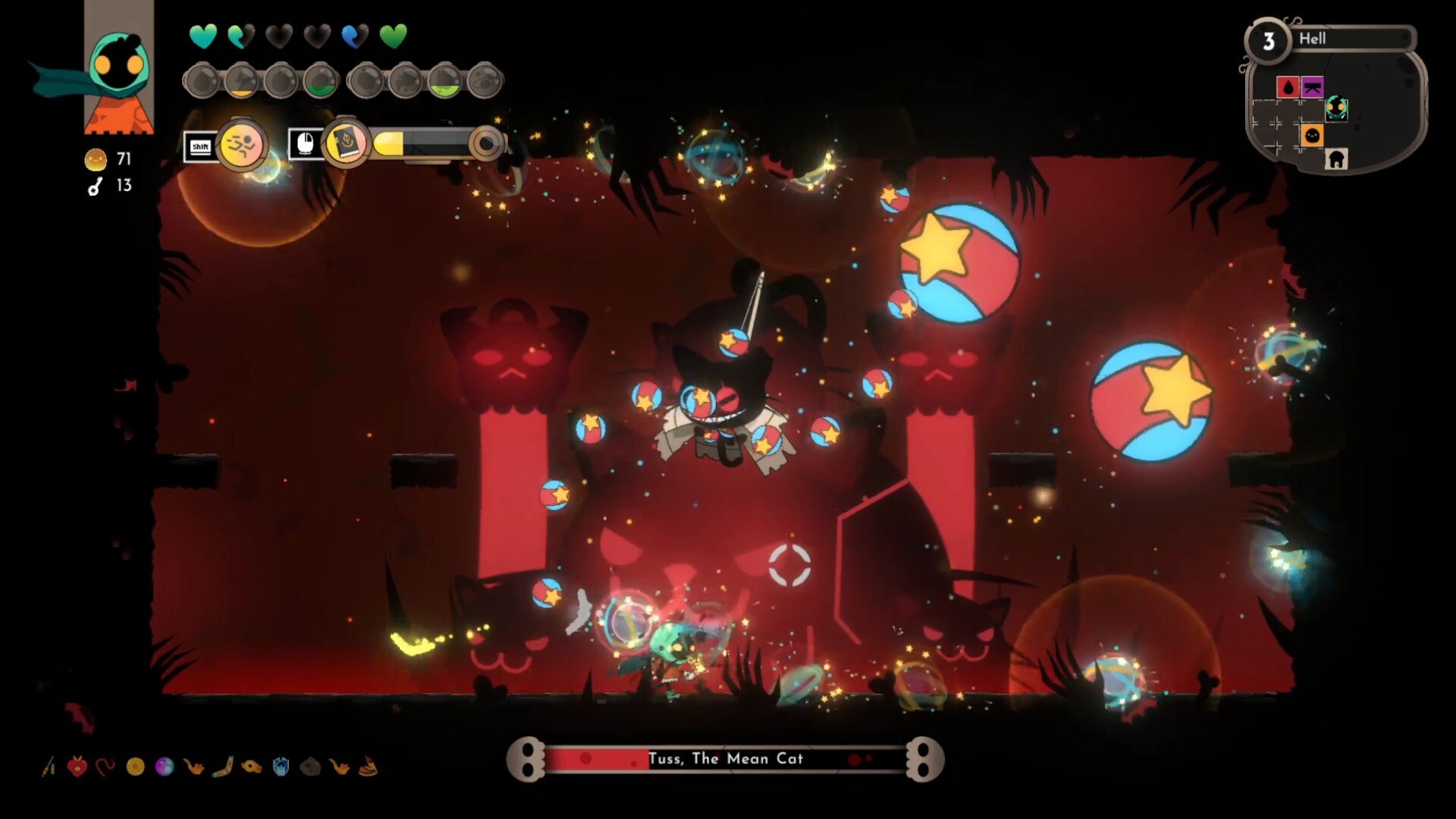1456x819 pixels.
Task: Click the key counter showing 13
Action: pyautogui.click(x=110, y=184)
